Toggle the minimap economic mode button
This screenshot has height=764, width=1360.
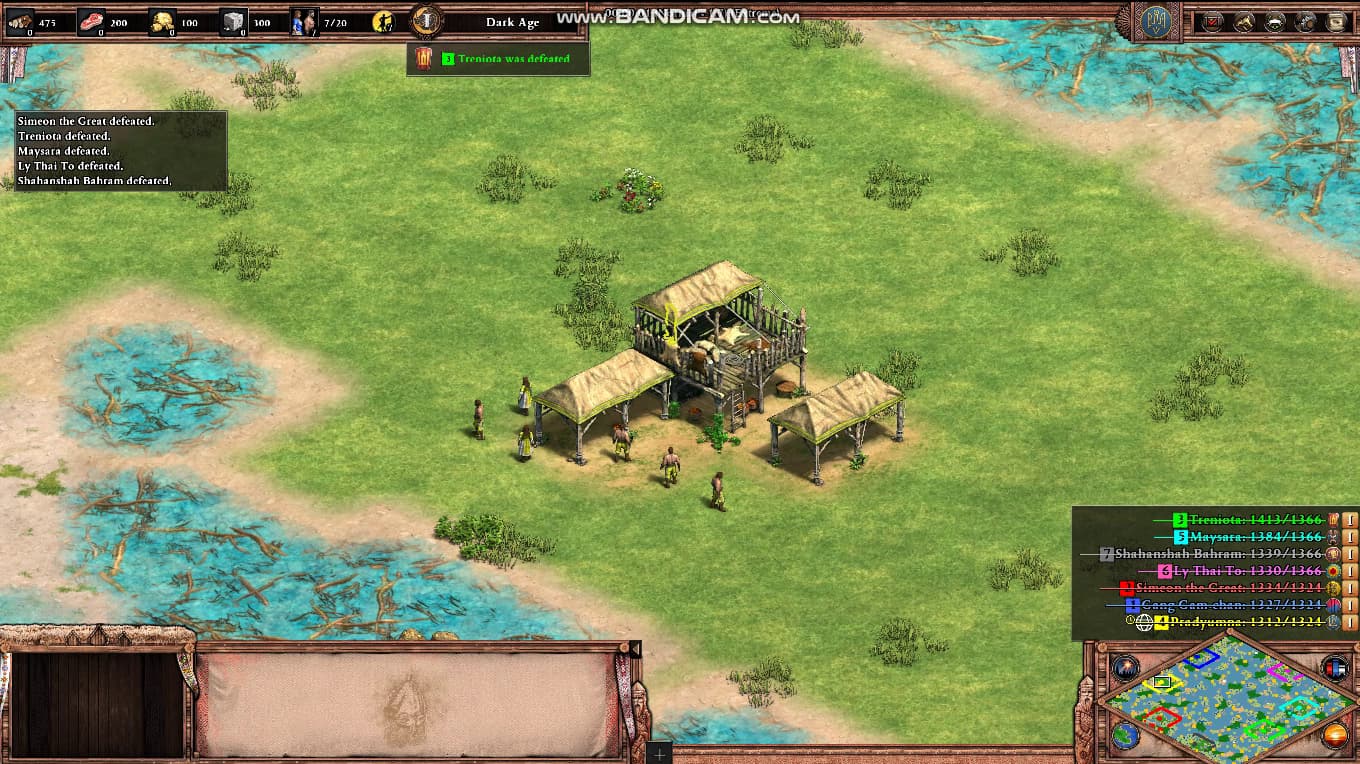pyautogui.click(x=1334, y=736)
